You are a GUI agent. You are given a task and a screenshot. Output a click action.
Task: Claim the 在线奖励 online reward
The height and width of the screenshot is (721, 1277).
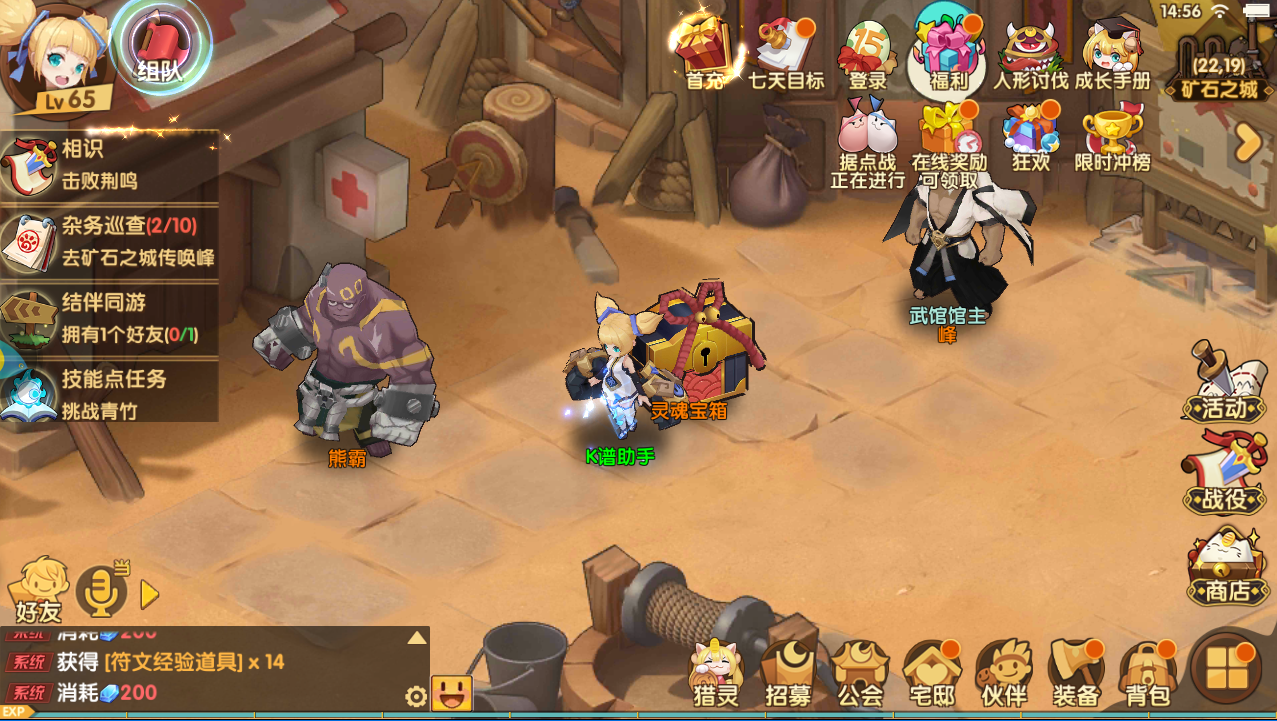tap(948, 142)
